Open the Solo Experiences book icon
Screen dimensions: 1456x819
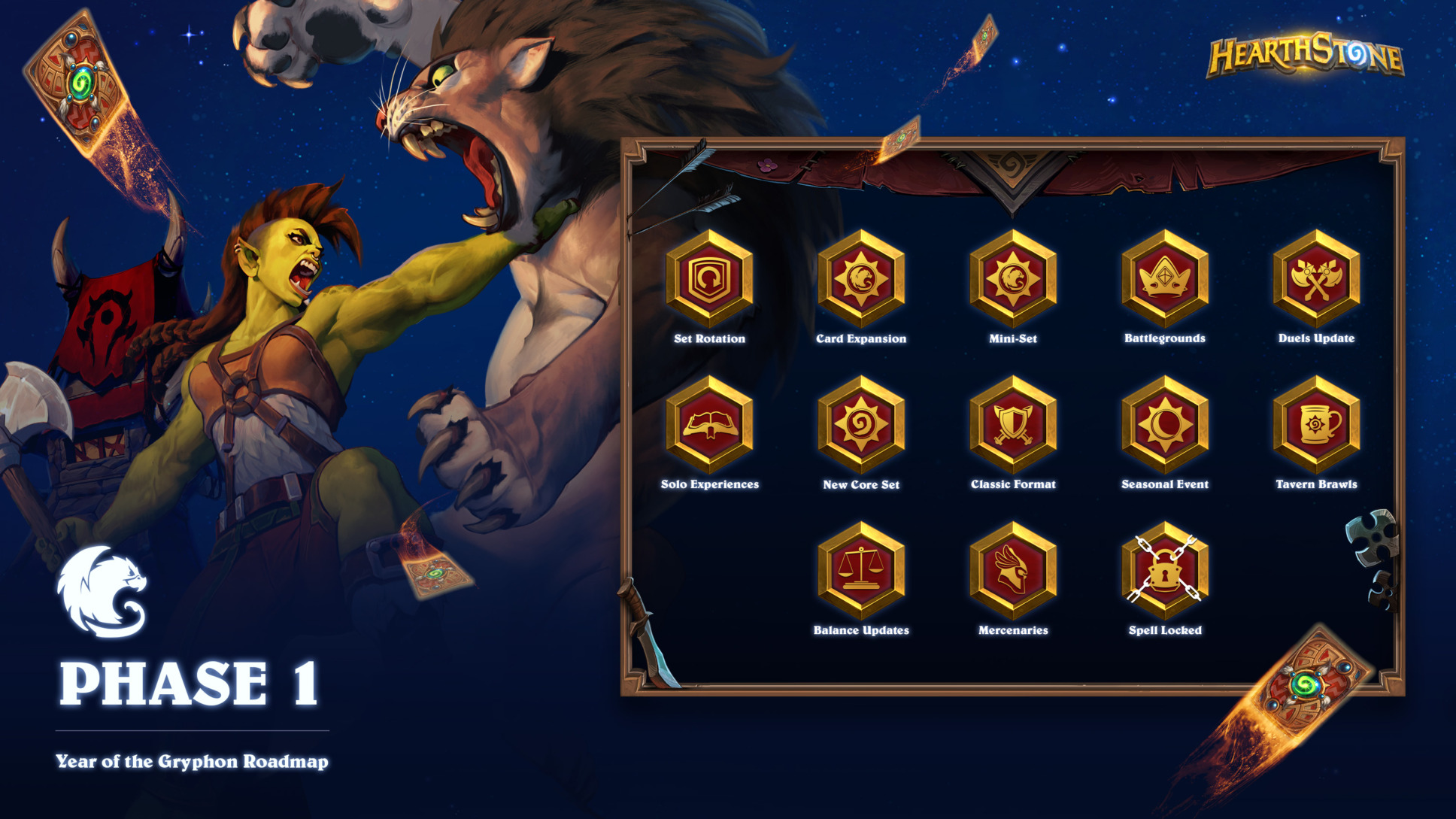(709, 425)
